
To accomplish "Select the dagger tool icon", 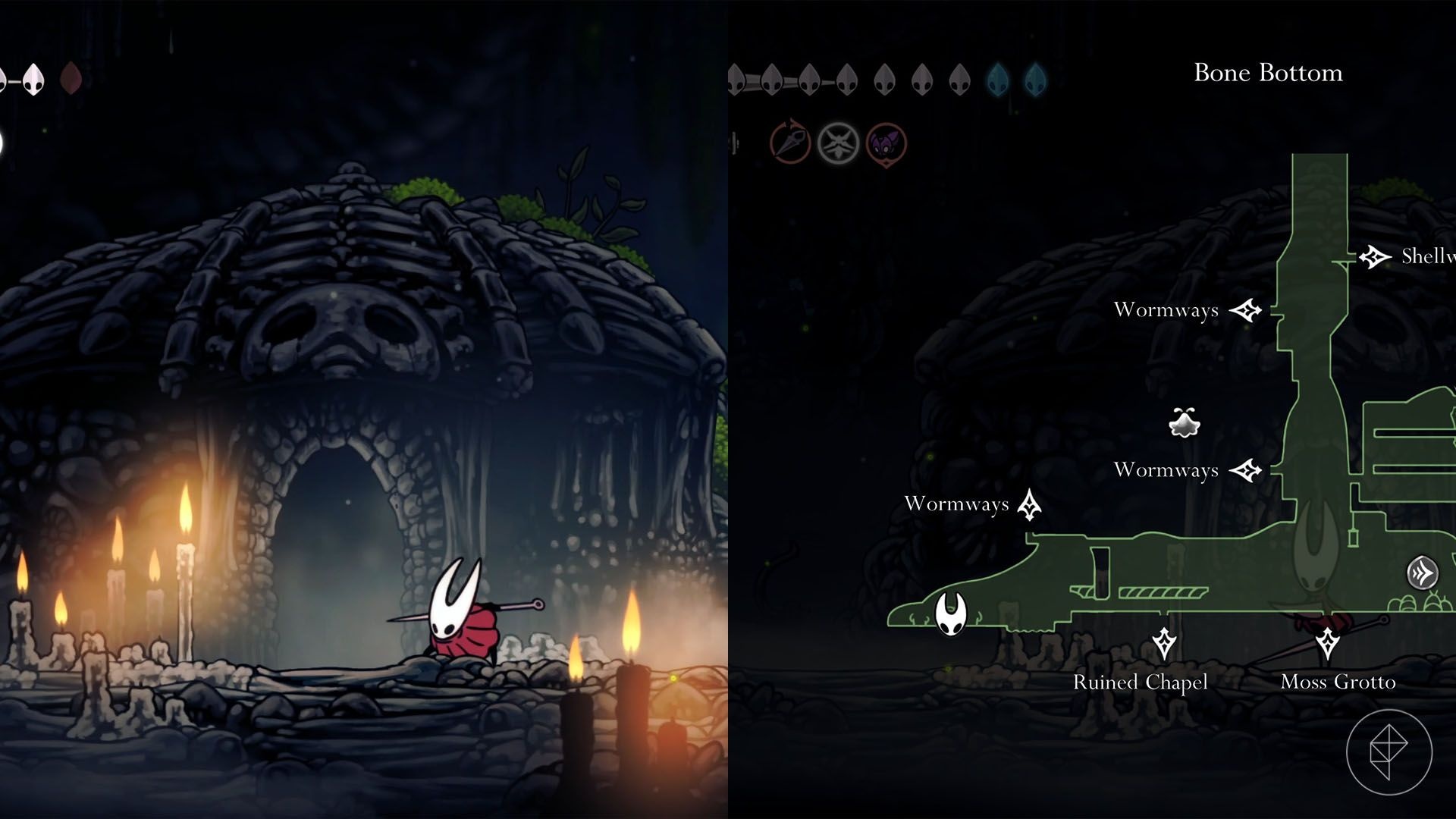I will (x=790, y=143).
